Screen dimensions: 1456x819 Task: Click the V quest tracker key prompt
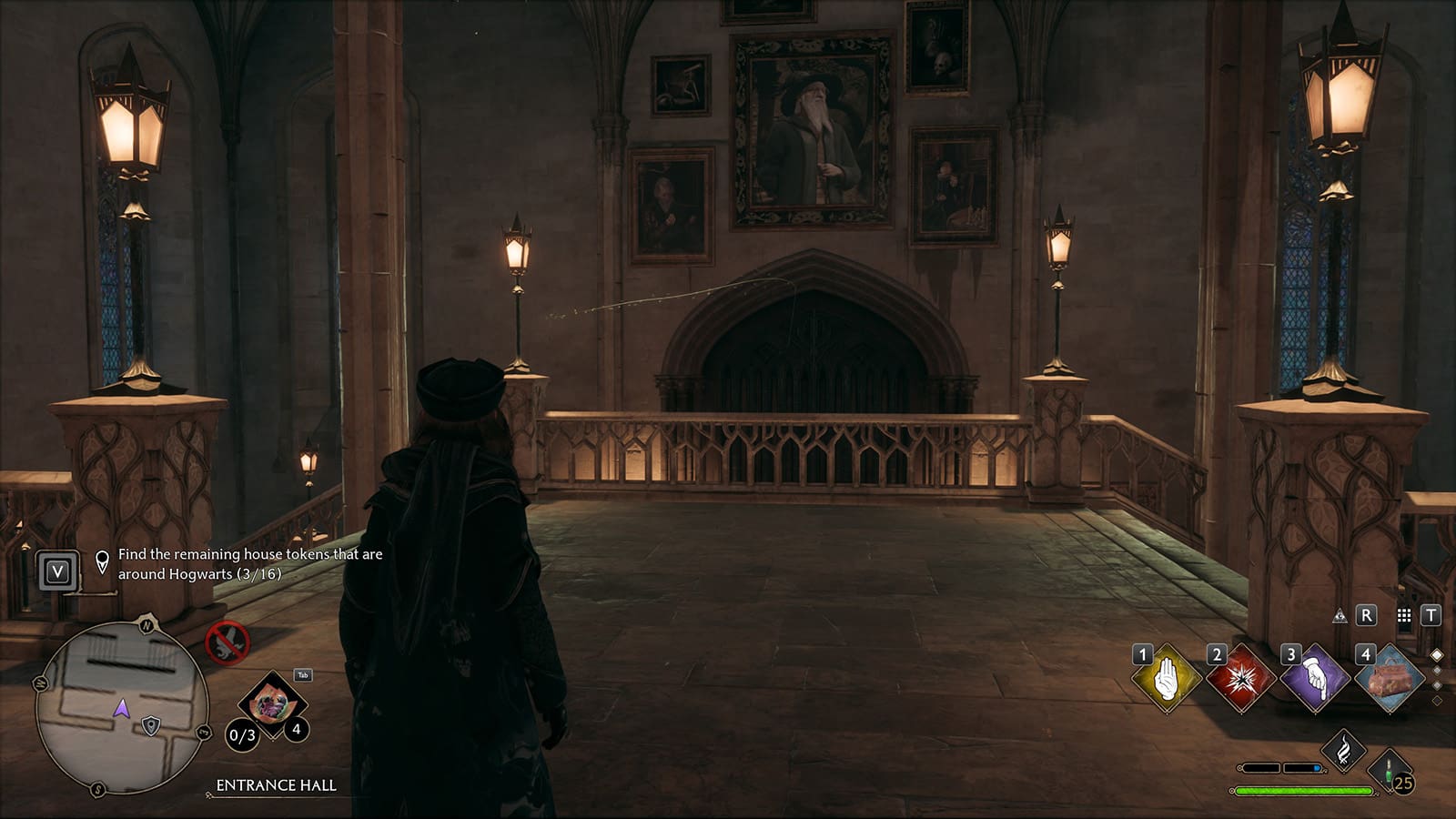pos(57,570)
